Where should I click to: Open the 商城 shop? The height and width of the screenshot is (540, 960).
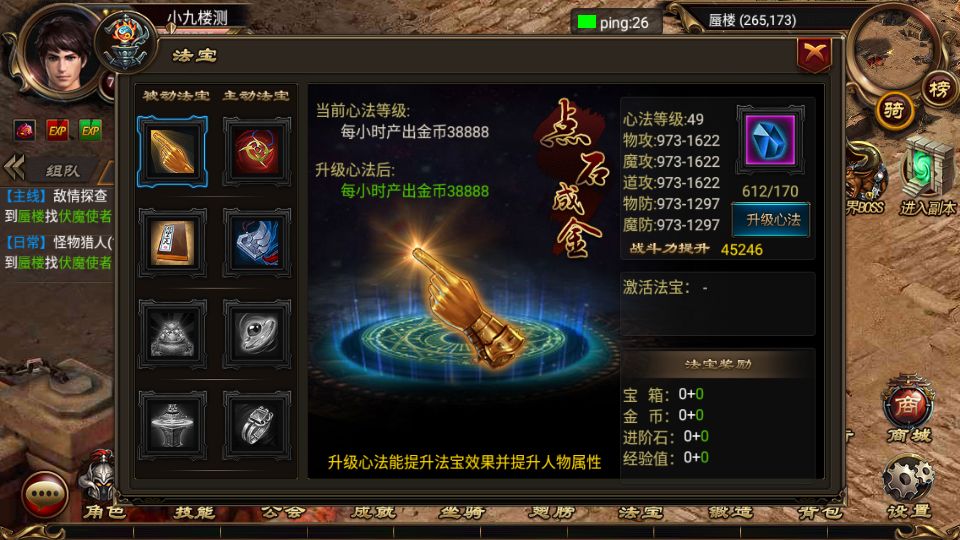(x=908, y=411)
